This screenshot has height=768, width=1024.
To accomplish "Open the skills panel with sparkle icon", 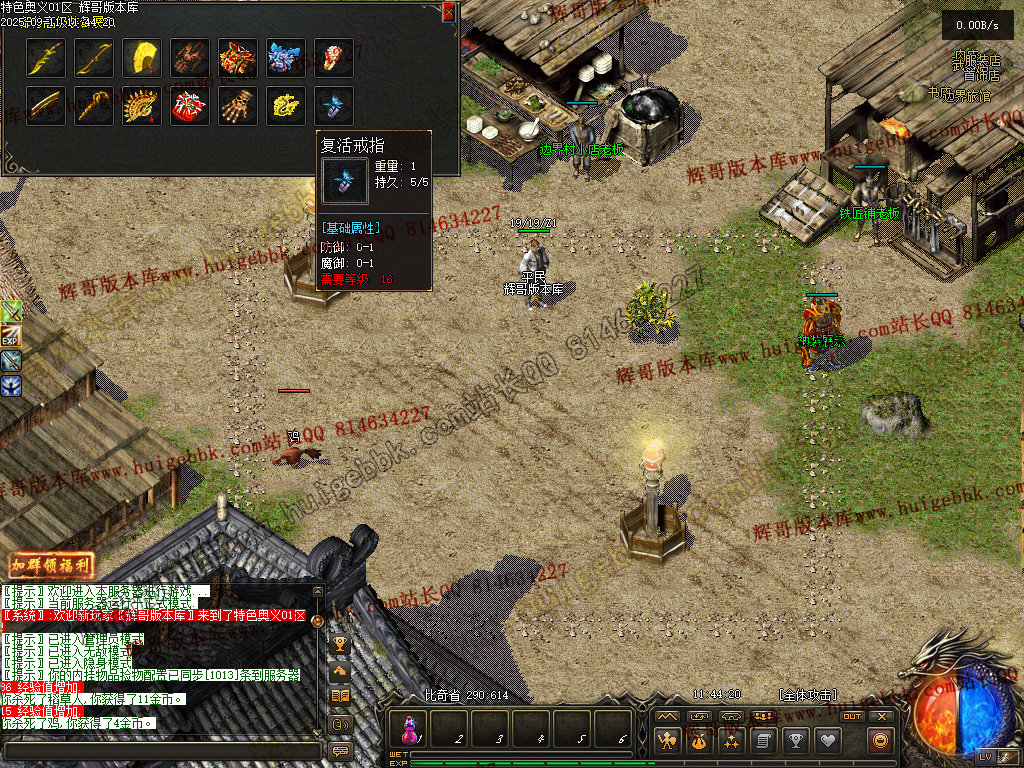I will (x=732, y=740).
